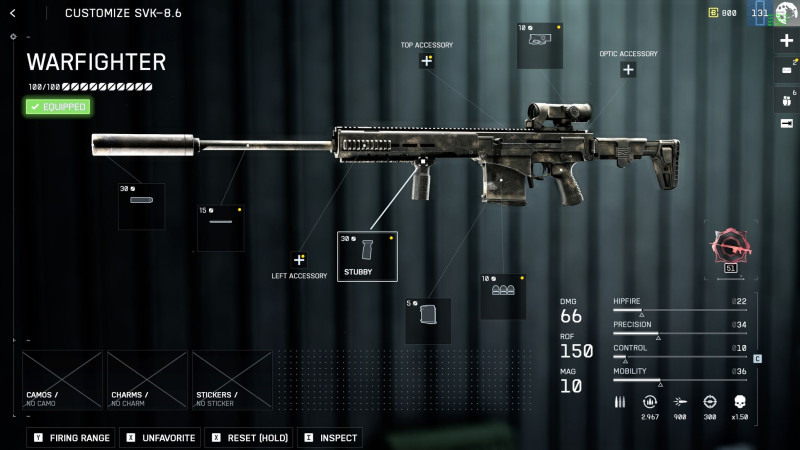Image resolution: width=800 pixels, height=450 pixels.
Task: Open the Charms customization tile
Action: [147, 380]
